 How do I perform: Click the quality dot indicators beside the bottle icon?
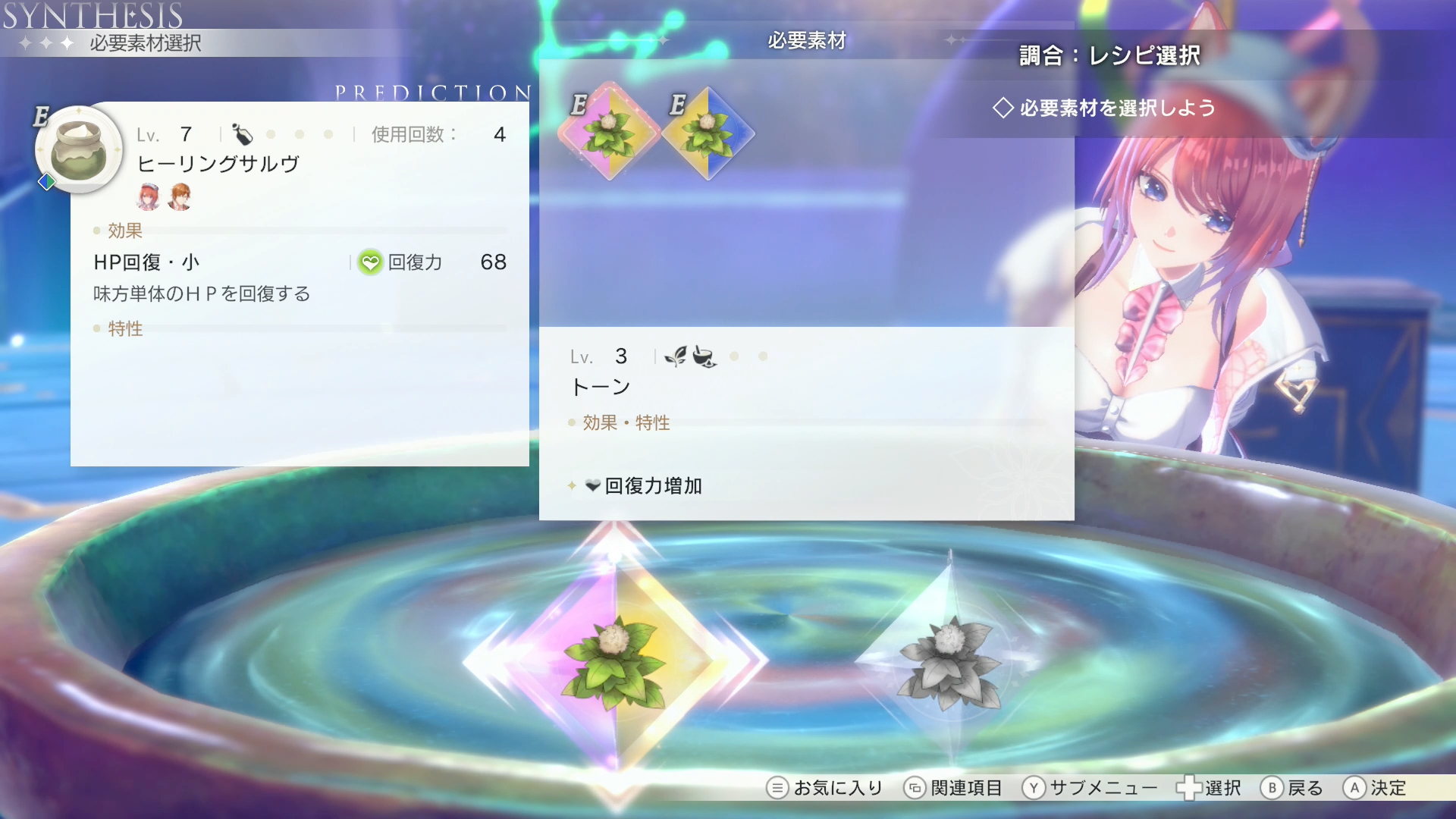tap(300, 134)
